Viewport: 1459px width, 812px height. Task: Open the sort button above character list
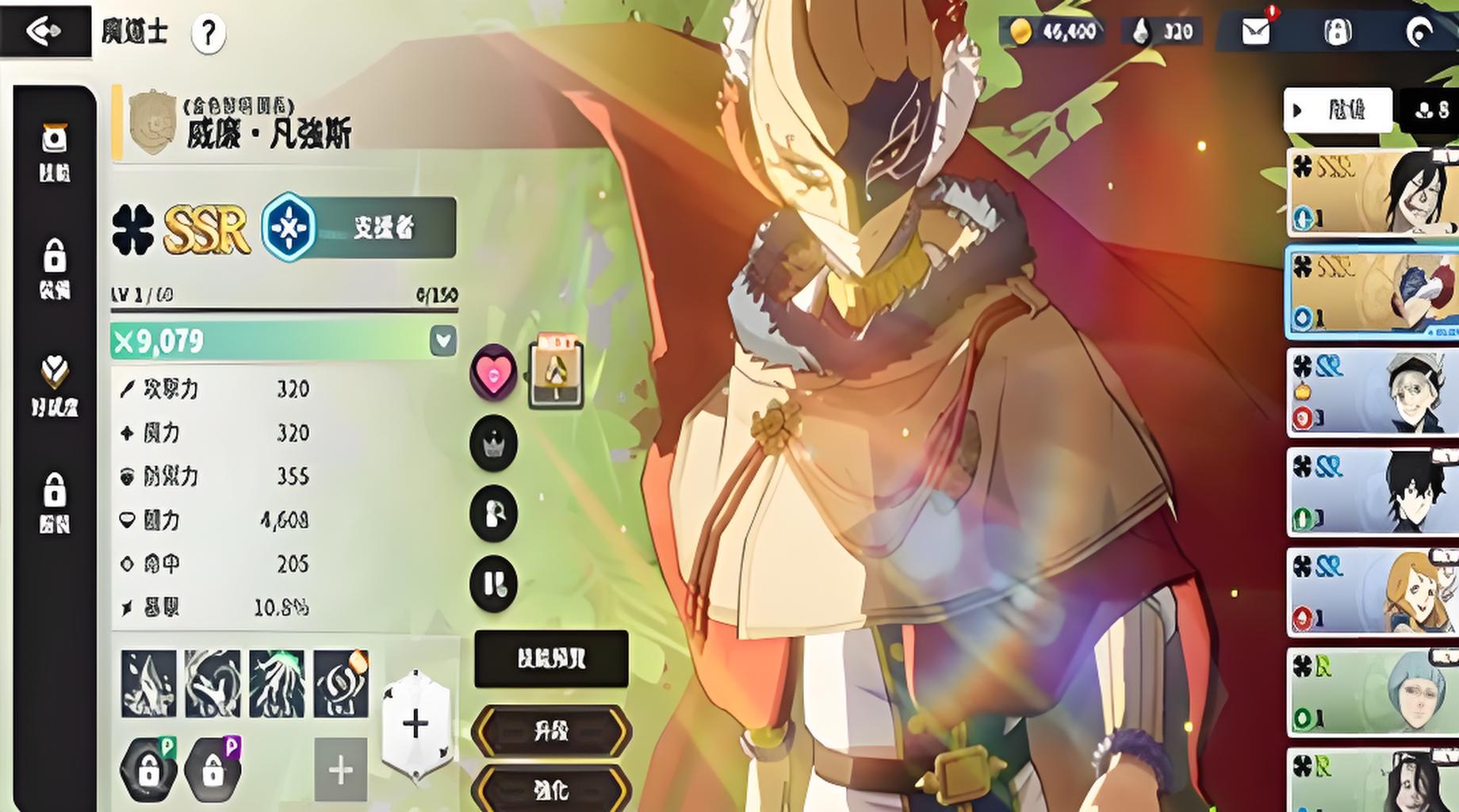(1338, 110)
